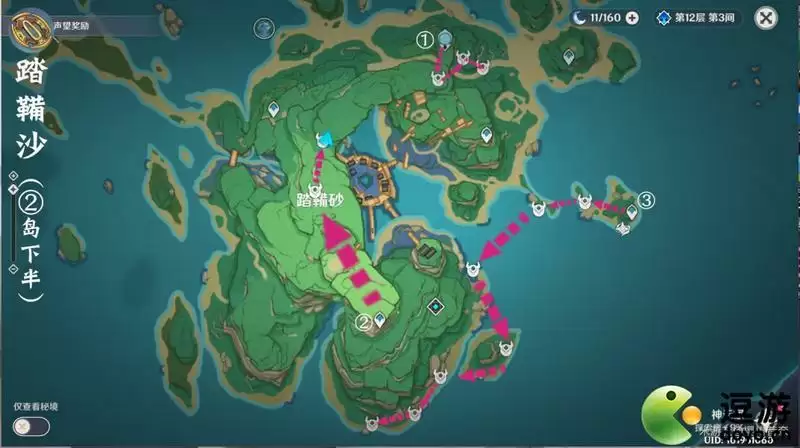Select the 踏鞴砂 map marker
This screenshot has width=800, height=448.
(315, 189)
